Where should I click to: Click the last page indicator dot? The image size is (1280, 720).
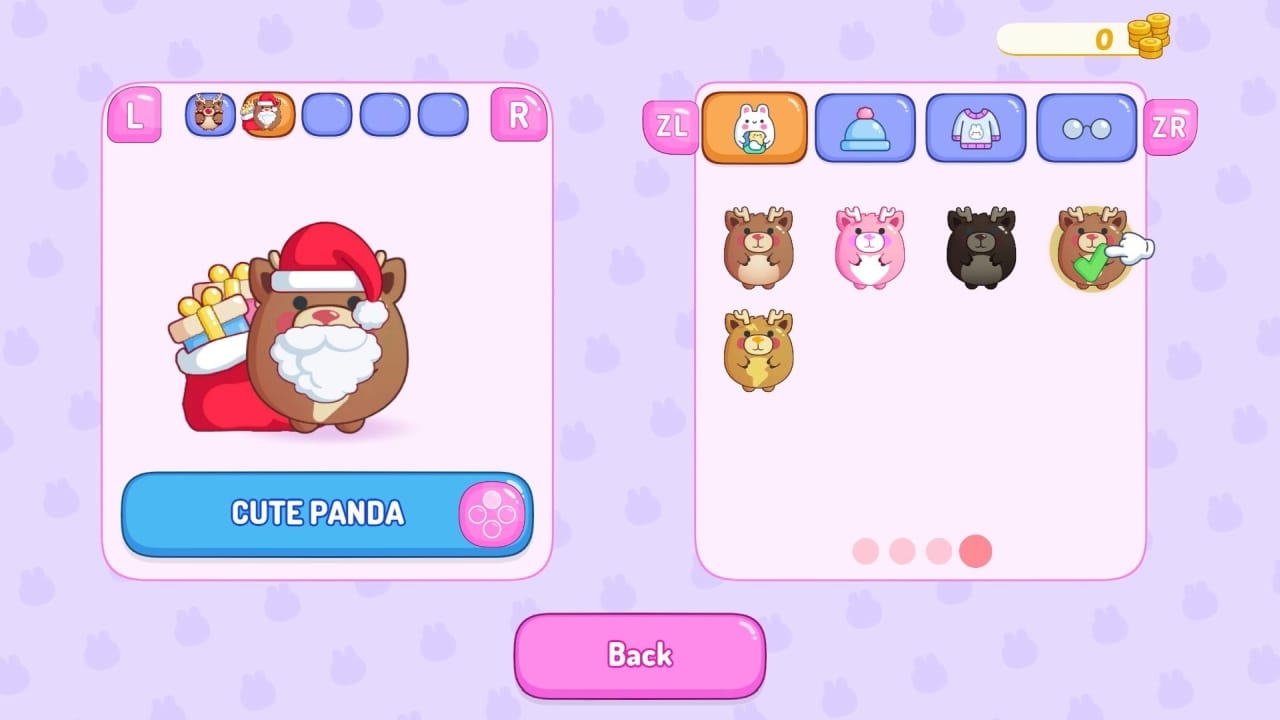975,551
